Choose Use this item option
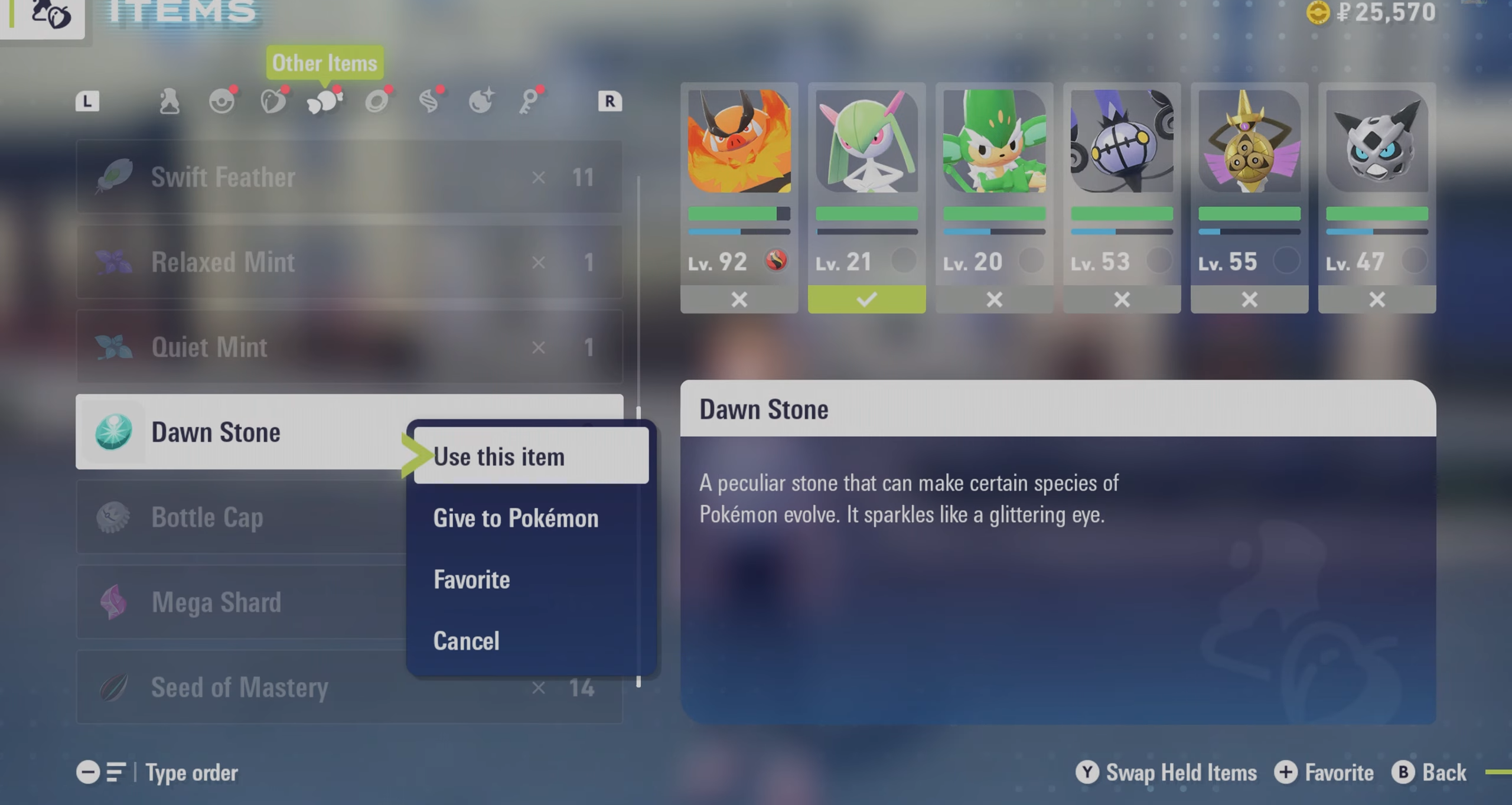 click(x=530, y=457)
